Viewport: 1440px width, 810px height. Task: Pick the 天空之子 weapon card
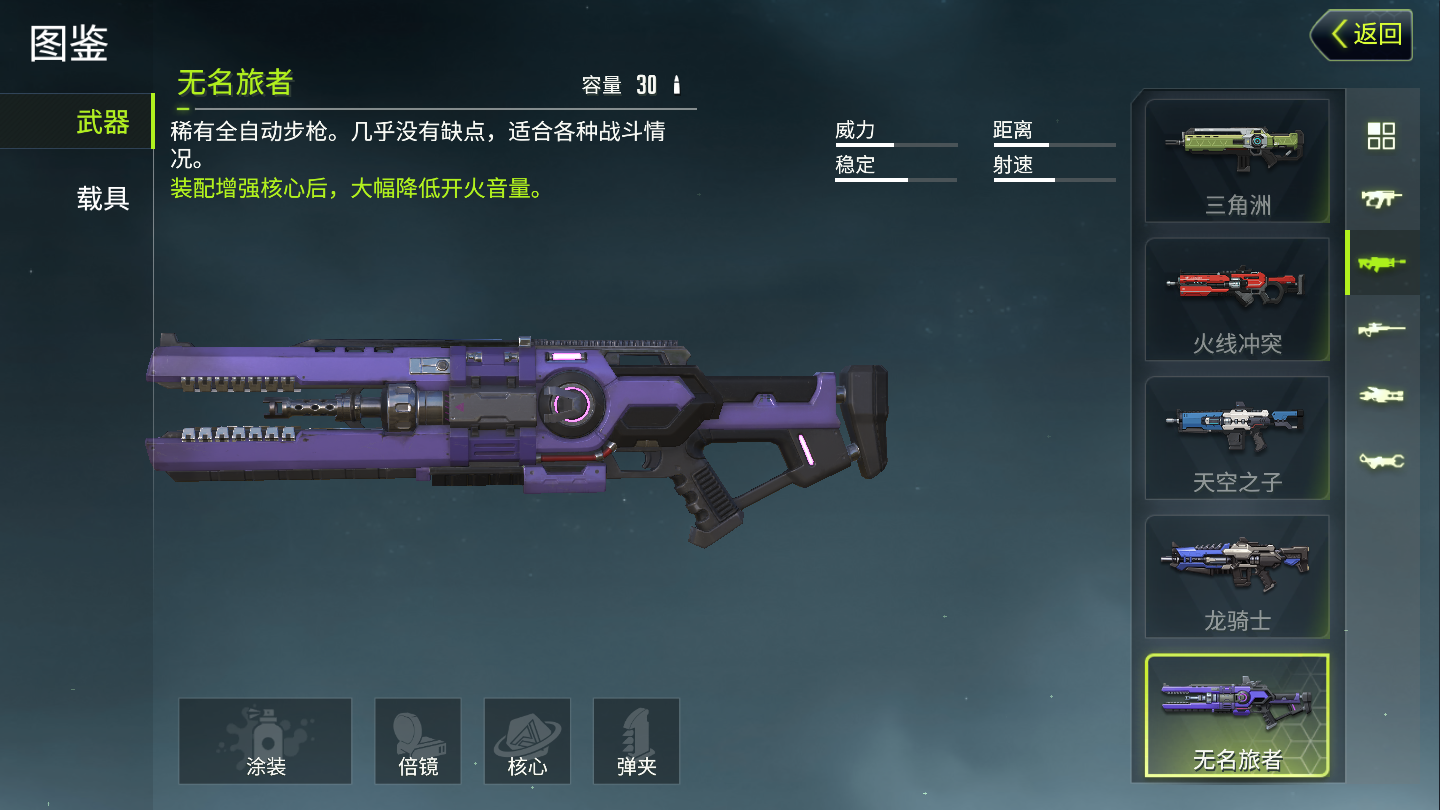[1237, 438]
